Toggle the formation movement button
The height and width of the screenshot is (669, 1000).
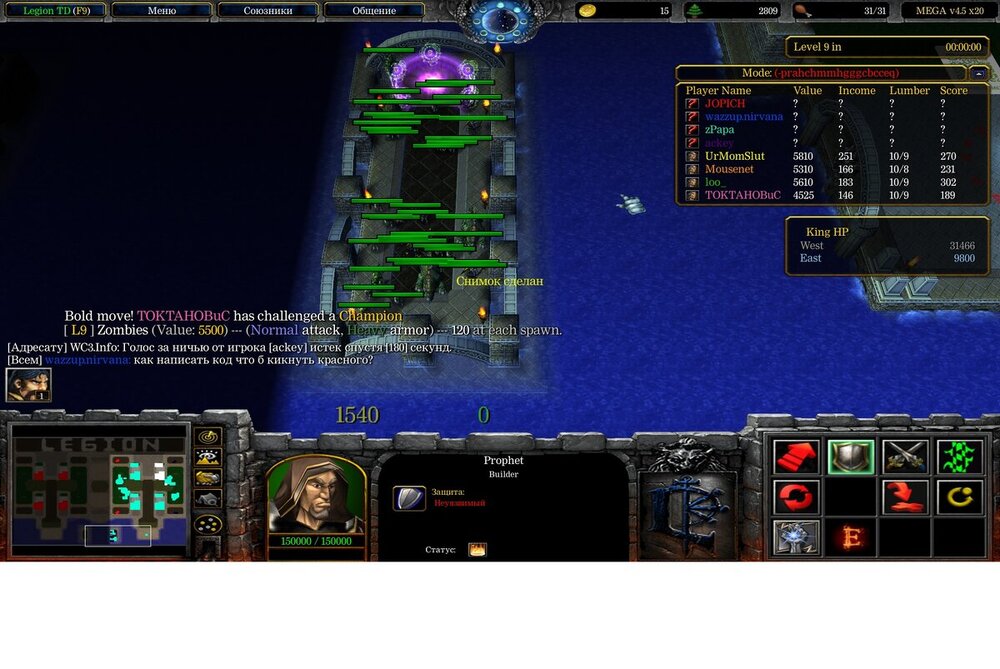(x=208, y=523)
